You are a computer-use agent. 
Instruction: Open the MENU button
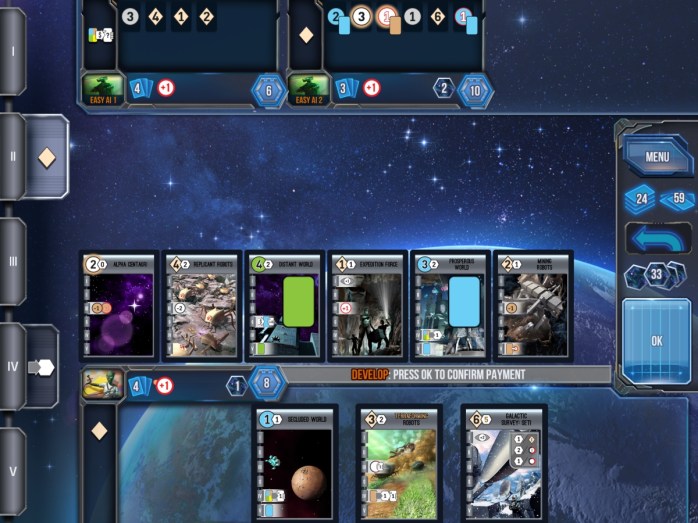(657, 156)
